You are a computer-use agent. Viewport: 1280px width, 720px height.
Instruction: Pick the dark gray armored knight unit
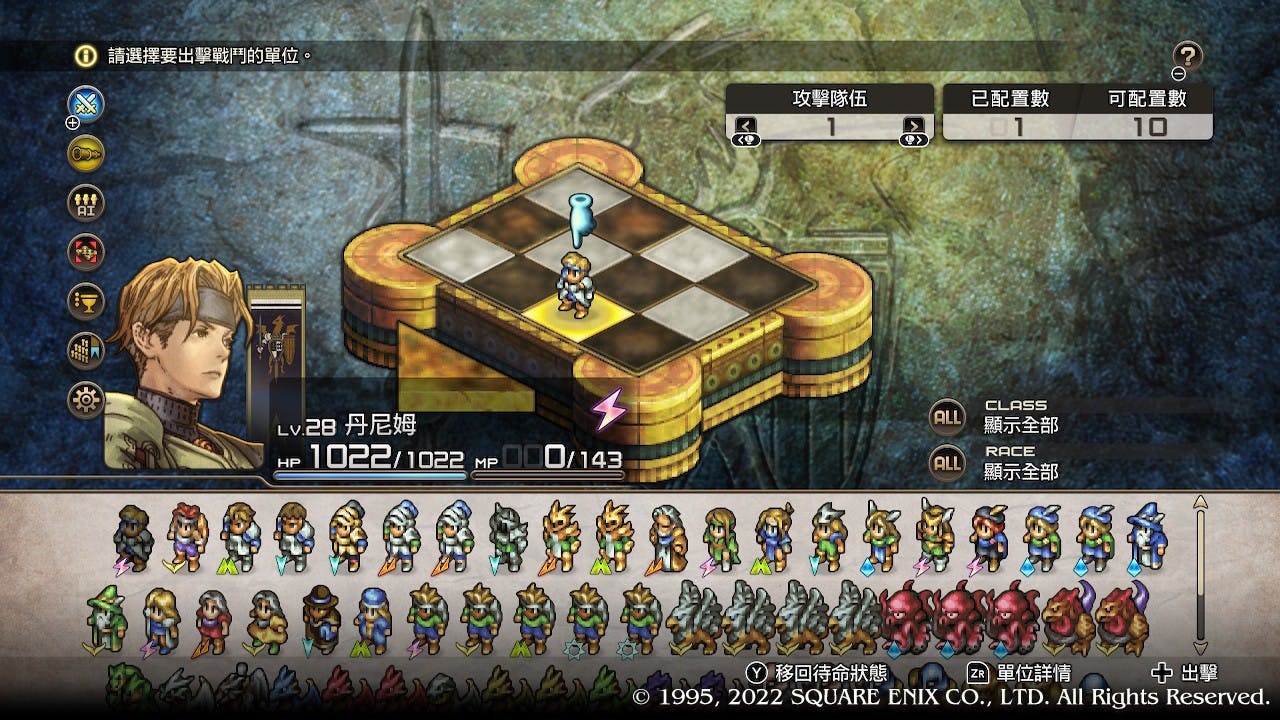click(508, 535)
